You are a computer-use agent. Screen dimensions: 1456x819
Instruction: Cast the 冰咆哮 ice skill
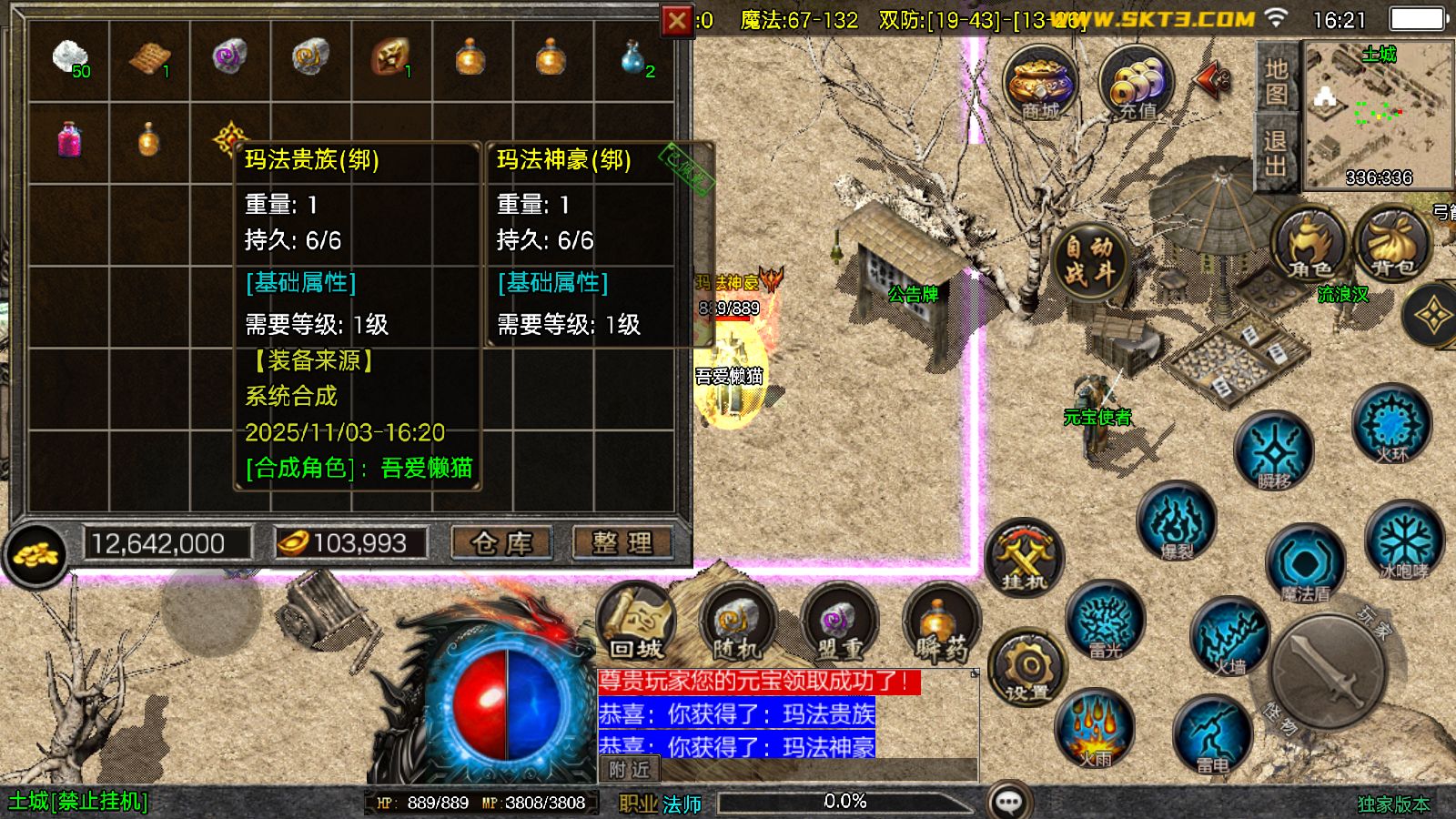point(1404,543)
